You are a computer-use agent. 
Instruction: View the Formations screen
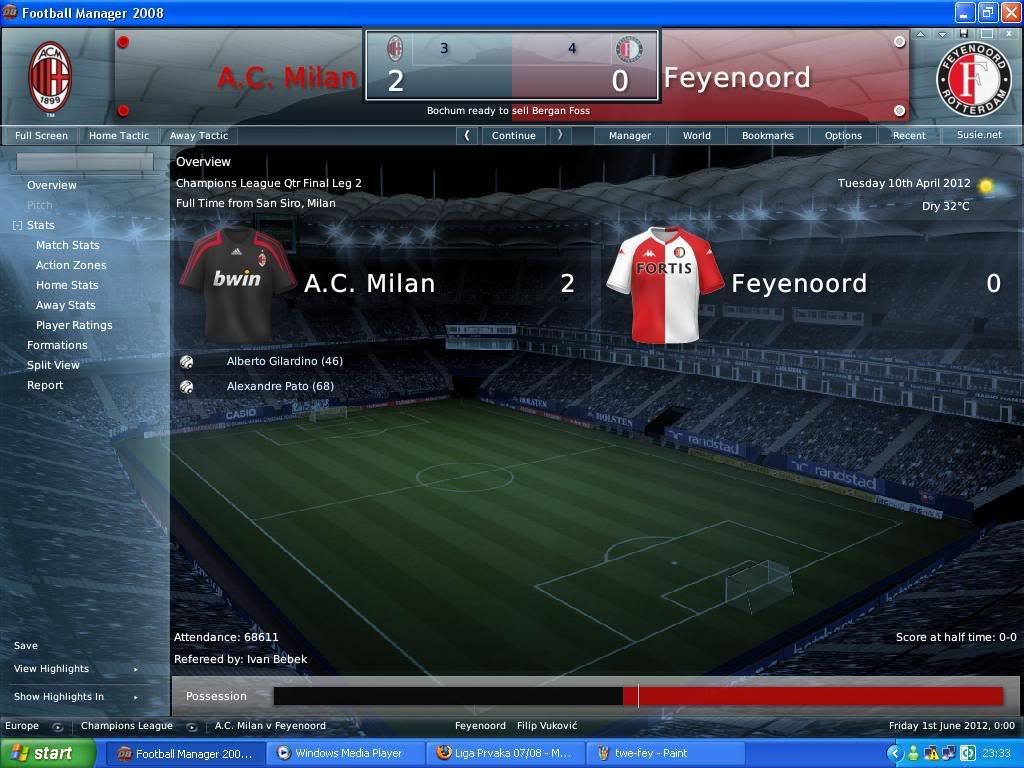click(x=57, y=345)
